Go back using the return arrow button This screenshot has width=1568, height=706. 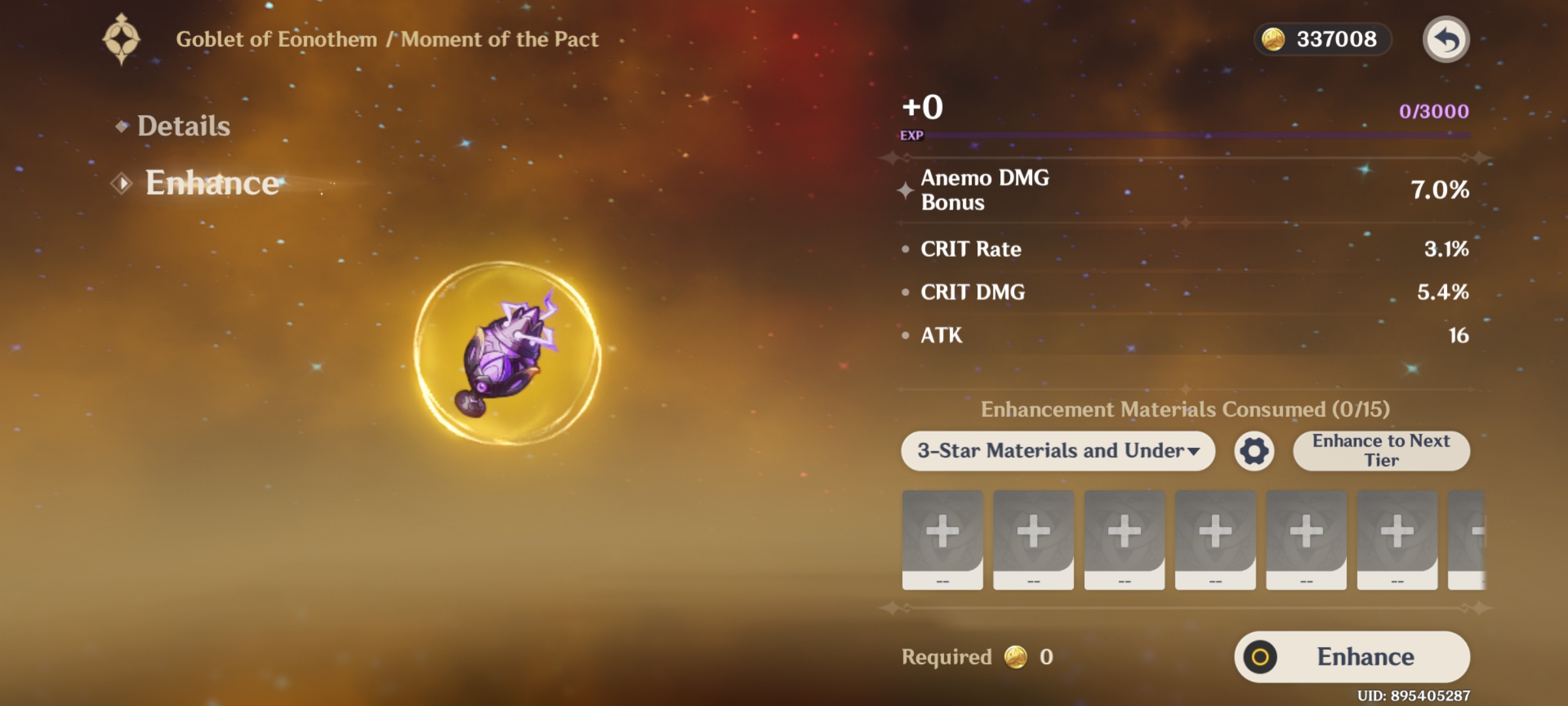tap(1446, 40)
